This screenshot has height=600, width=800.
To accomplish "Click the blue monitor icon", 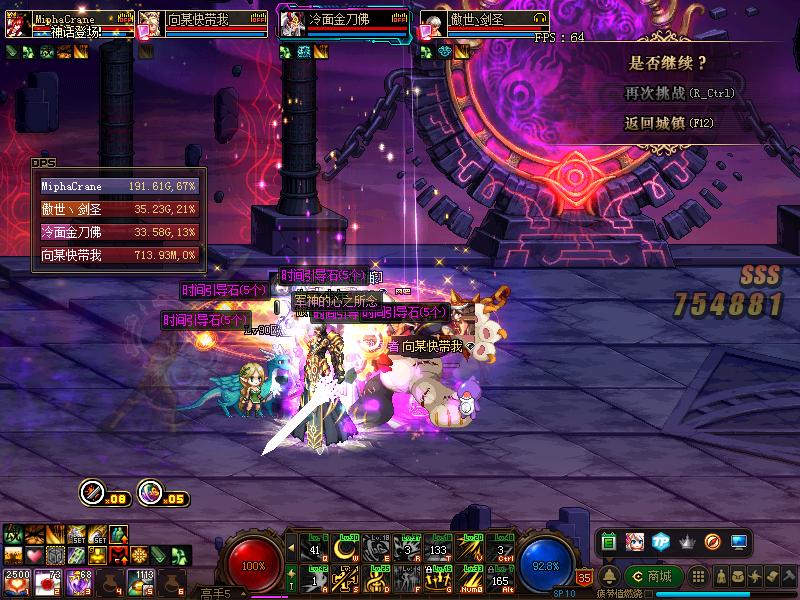I will [739, 541].
